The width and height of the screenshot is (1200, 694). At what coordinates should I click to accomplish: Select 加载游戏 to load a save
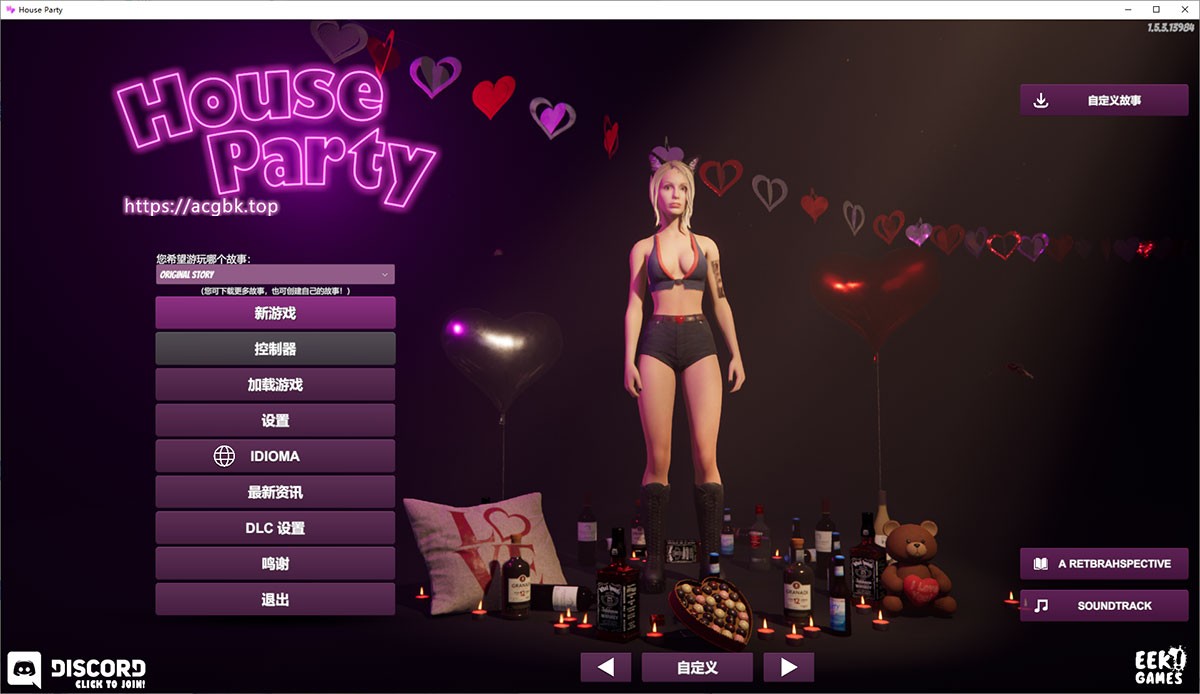pyautogui.click(x=275, y=385)
